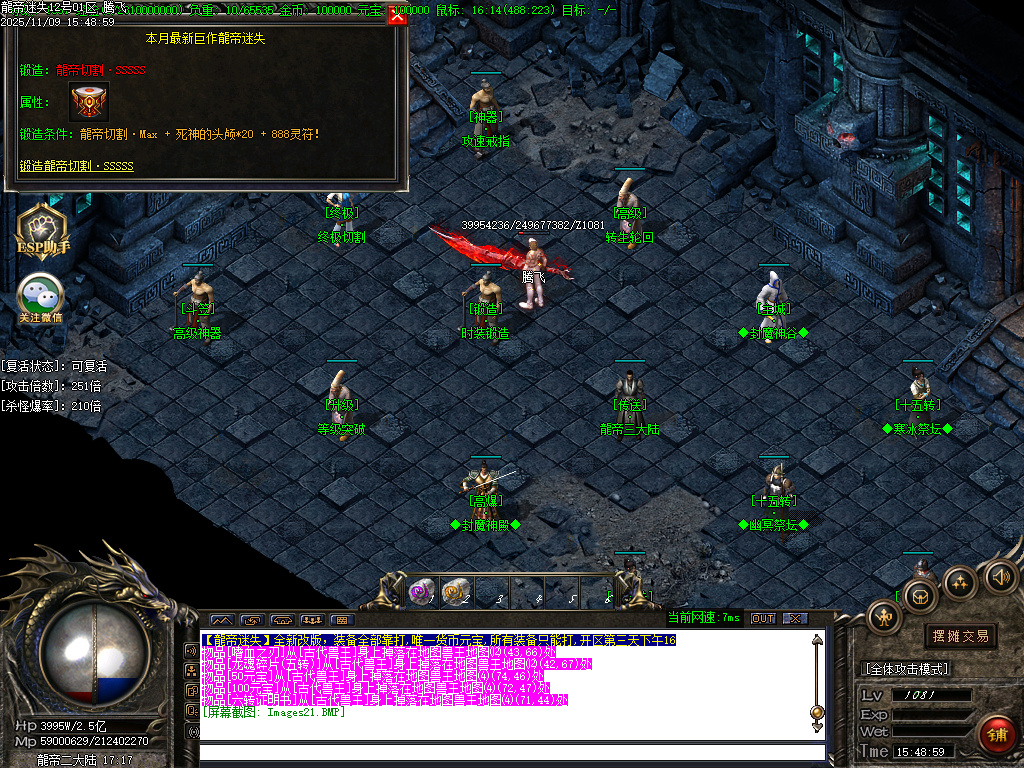Viewport: 1024px width, 768px height.
Task: Open the 摆摊交易 stall trade button
Action: pos(961,636)
